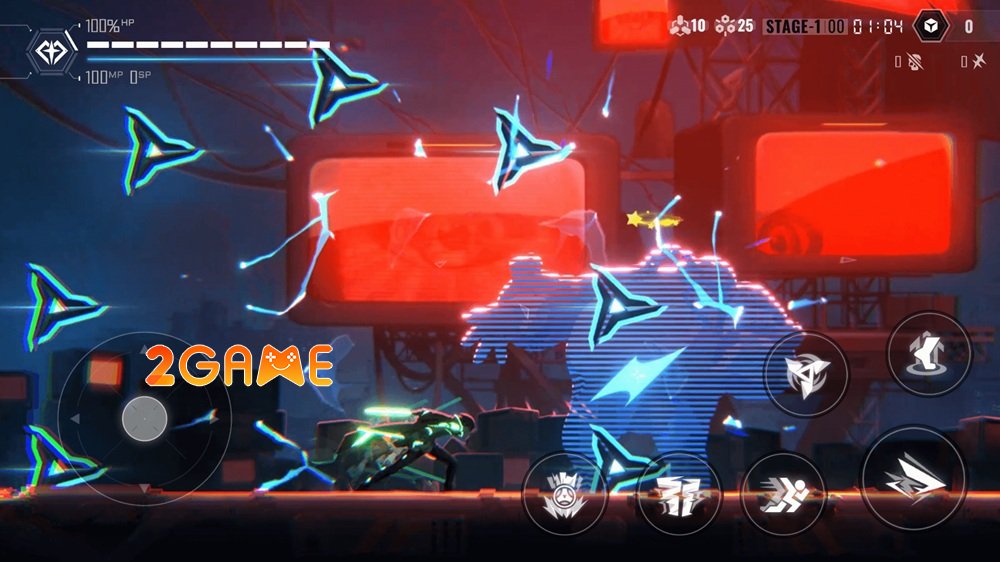Screen dimensions: 1000x562
Task: Tap the jump button with upward arrows
Action: (x=929, y=353)
